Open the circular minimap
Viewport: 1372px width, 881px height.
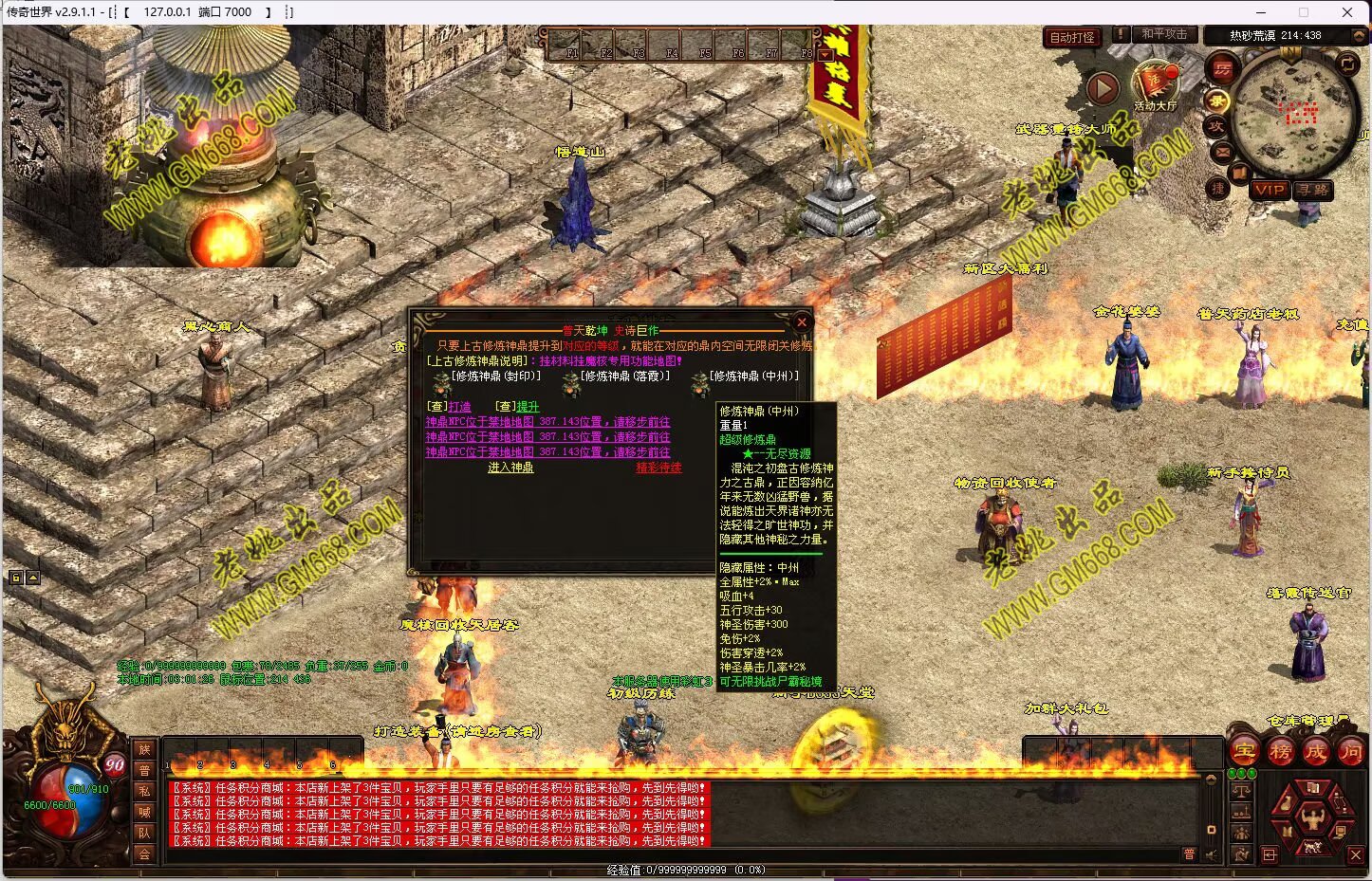coord(1294,114)
